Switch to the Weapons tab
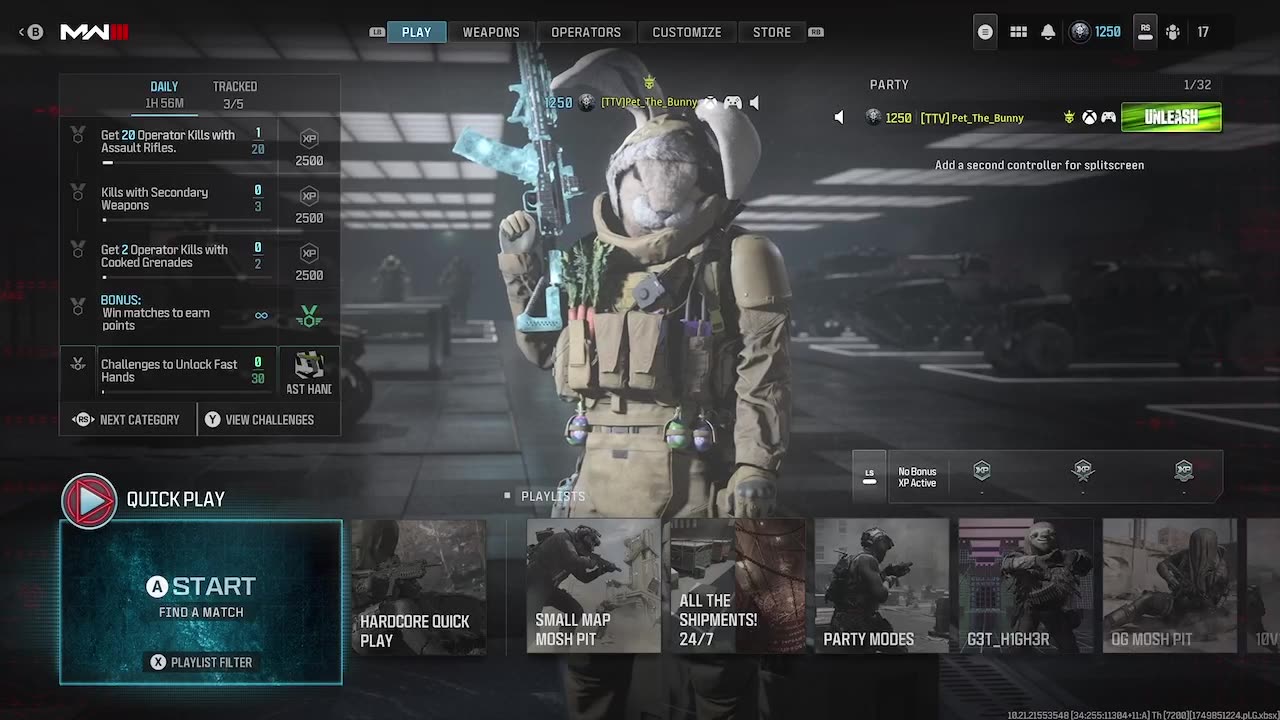 click(x=490, y=32)
